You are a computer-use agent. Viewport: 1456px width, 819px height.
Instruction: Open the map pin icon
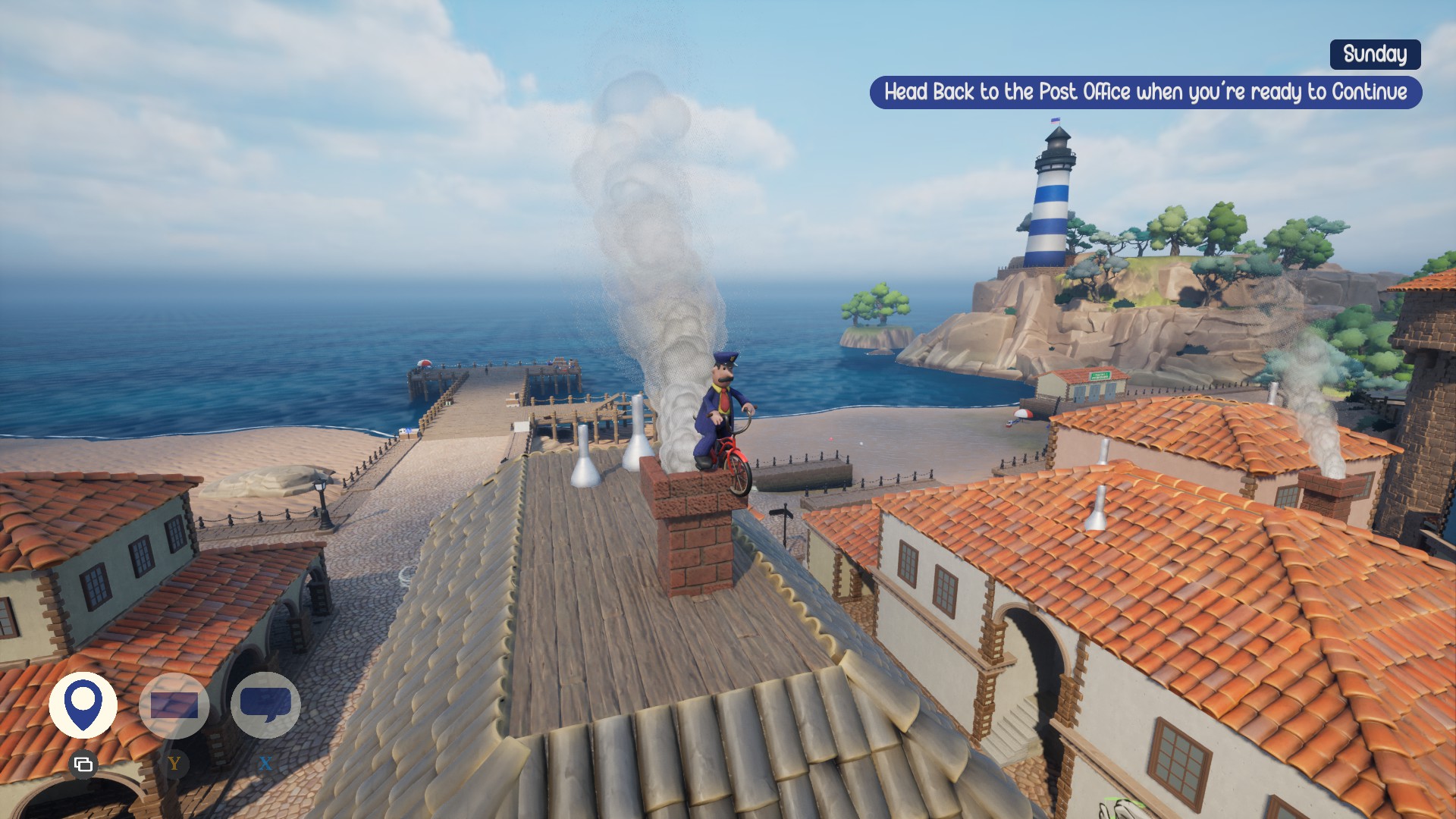[83, 705]
